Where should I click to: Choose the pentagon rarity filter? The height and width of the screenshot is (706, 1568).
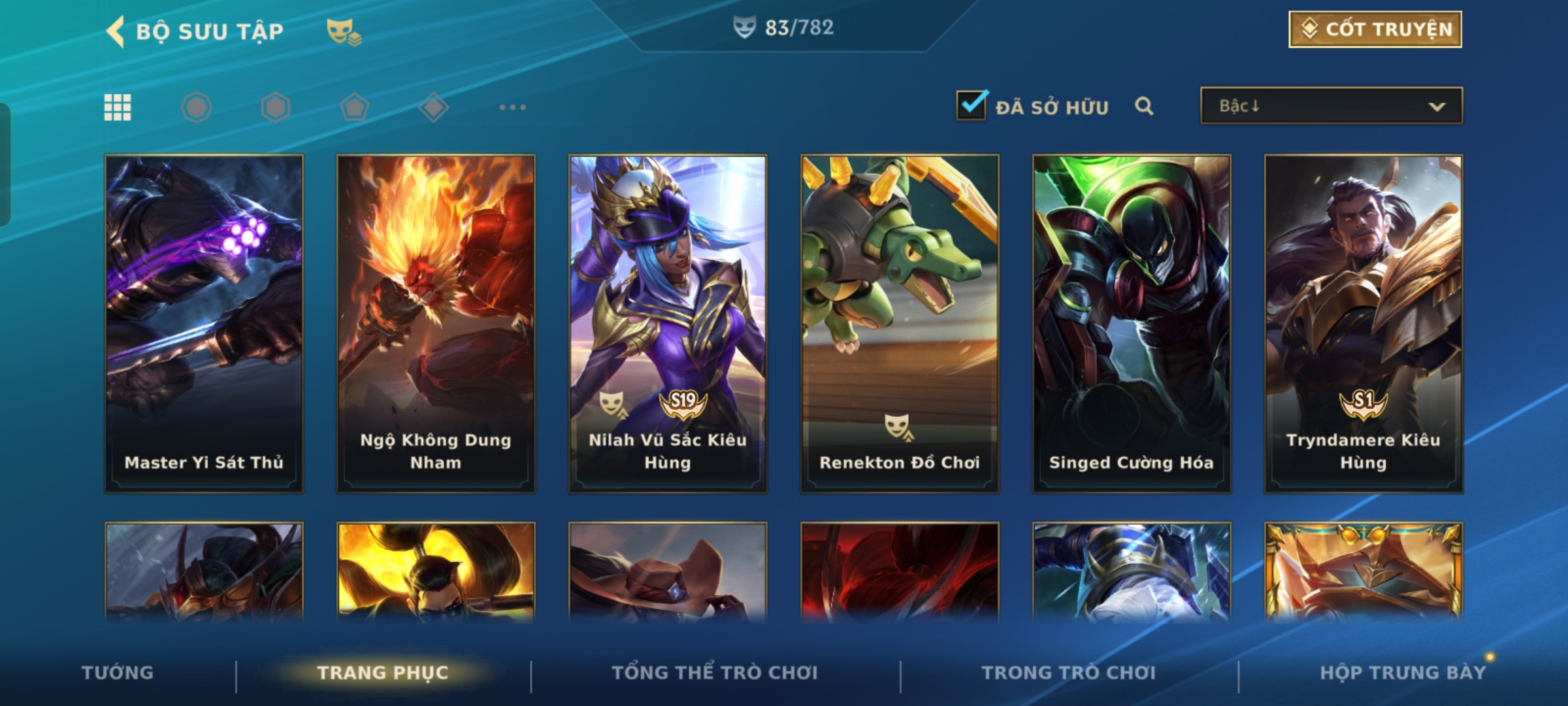pos(354,107)
